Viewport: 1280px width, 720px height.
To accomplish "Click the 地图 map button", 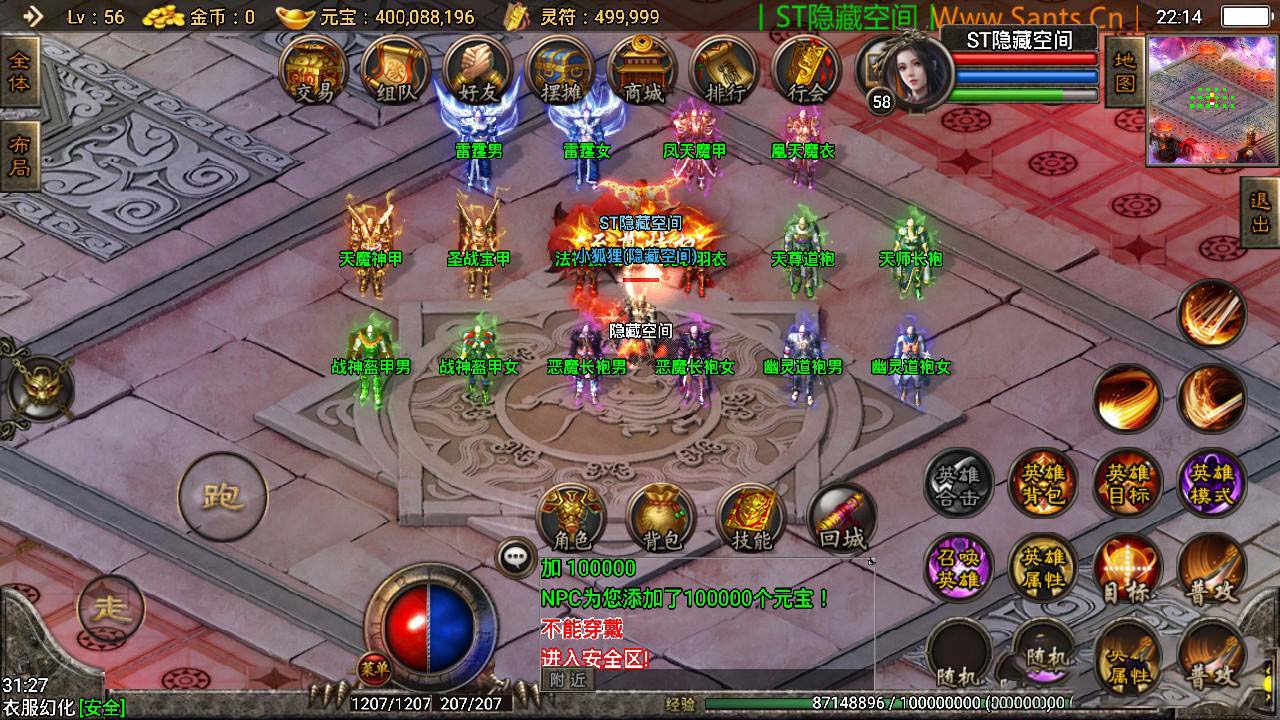I will (x=1125, y=72).
